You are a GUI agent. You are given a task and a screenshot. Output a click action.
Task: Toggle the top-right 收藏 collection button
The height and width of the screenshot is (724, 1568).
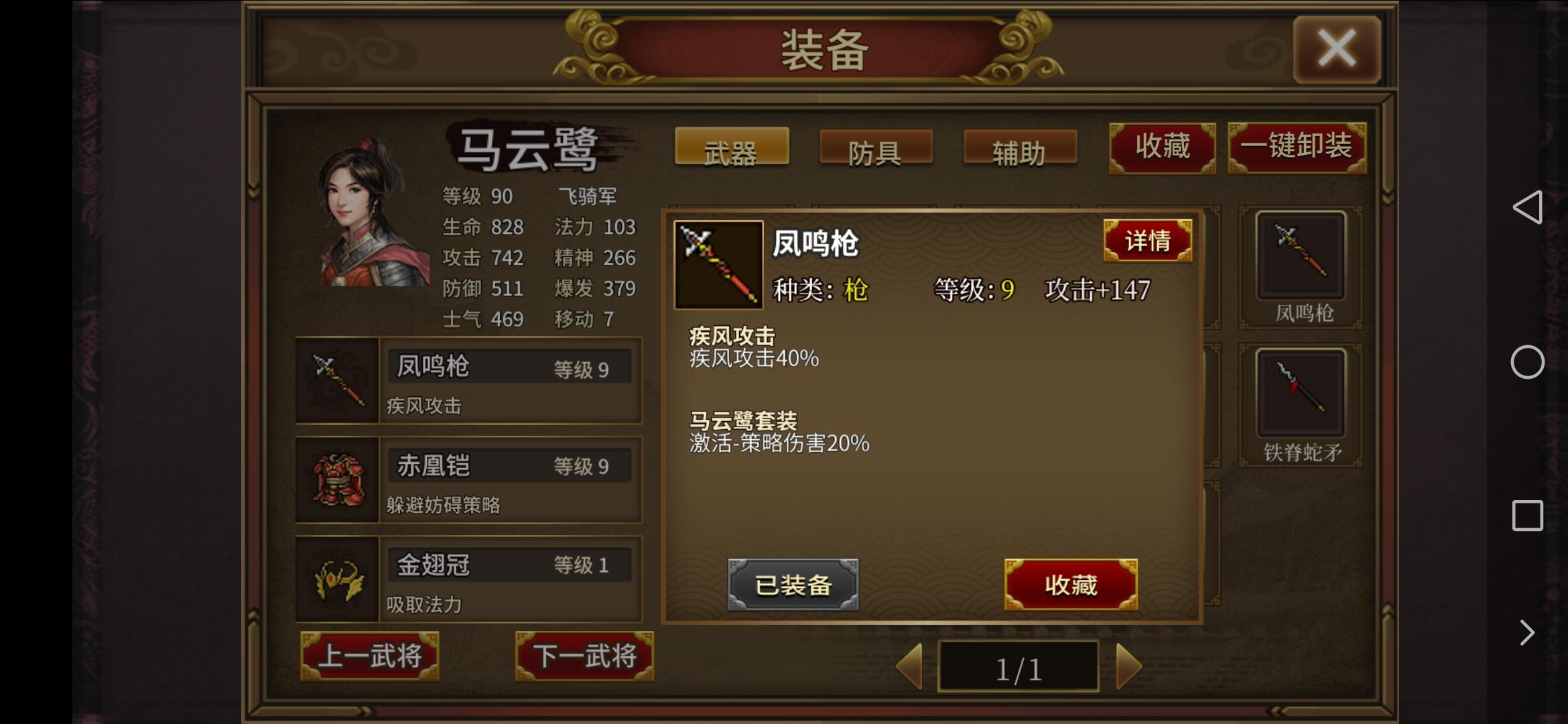pos(1163,147)
